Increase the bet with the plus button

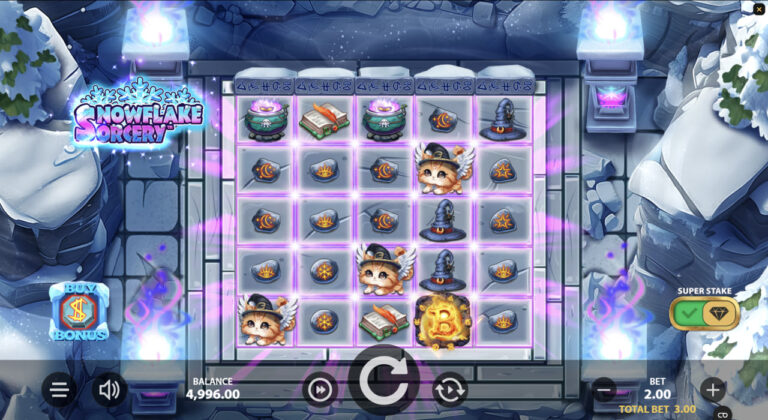(x=712, y=388)
